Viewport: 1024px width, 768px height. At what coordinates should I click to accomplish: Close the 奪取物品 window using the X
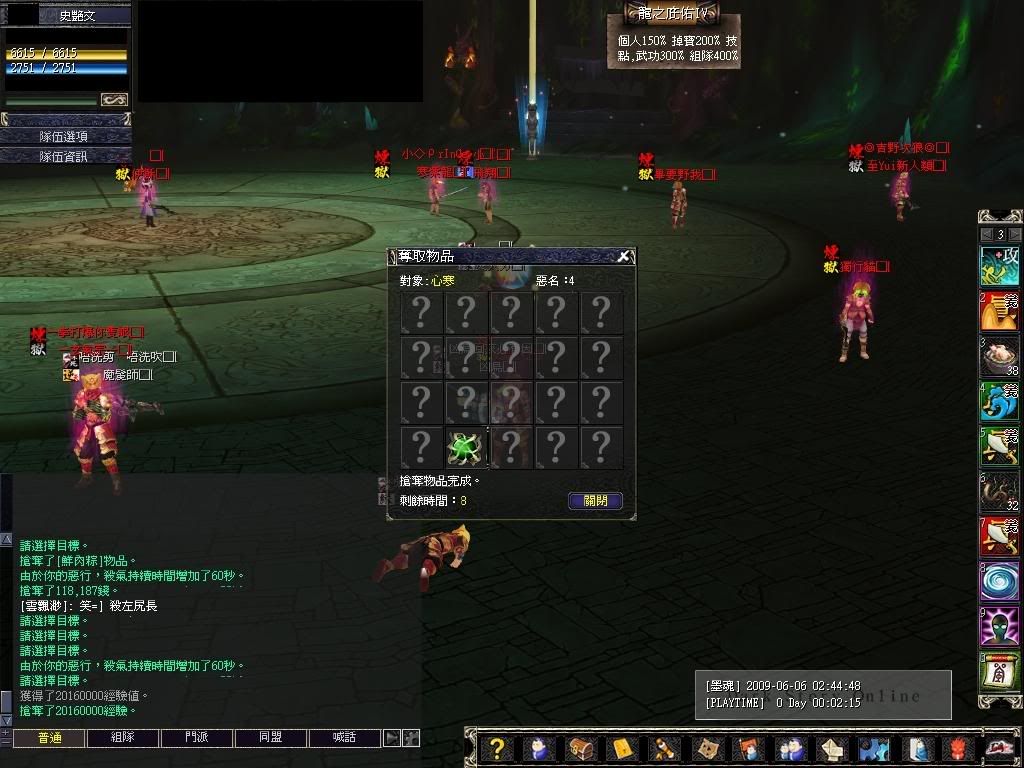[x=624, y=256]
